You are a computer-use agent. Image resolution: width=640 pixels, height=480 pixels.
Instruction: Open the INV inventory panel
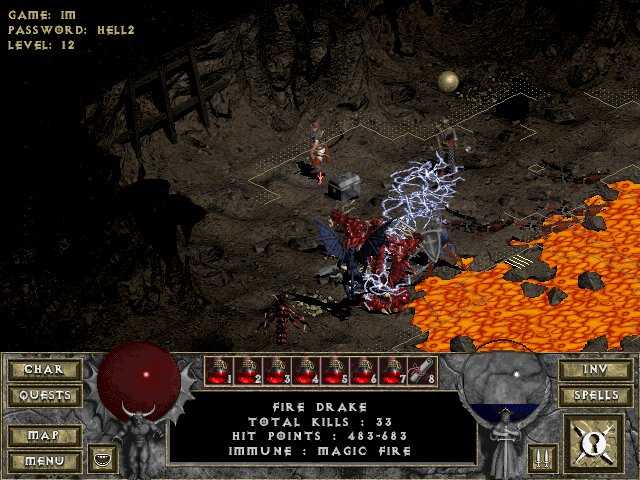click(594, 369)
